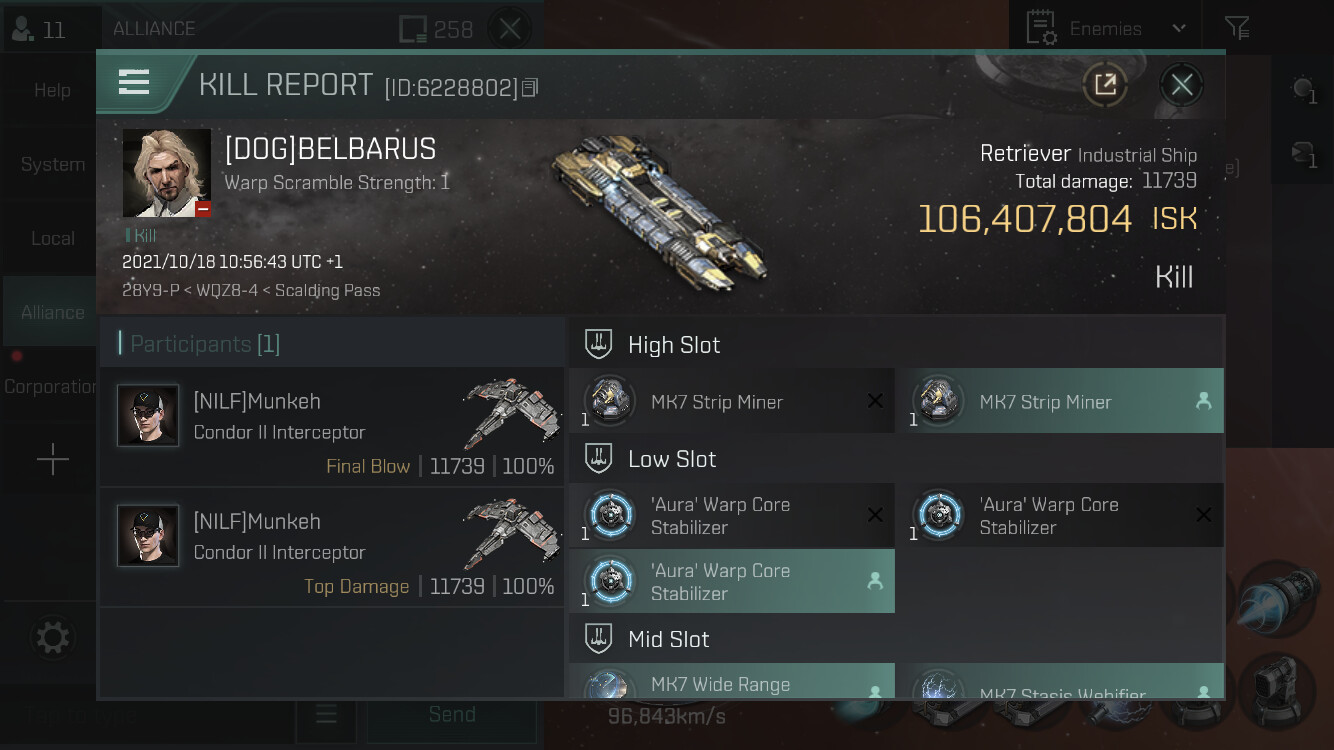Select the MK7 Stasis Webifier module
The height and width of the screenshot is (750, 1334).
pyautogui.click(x=1059, y=688)
